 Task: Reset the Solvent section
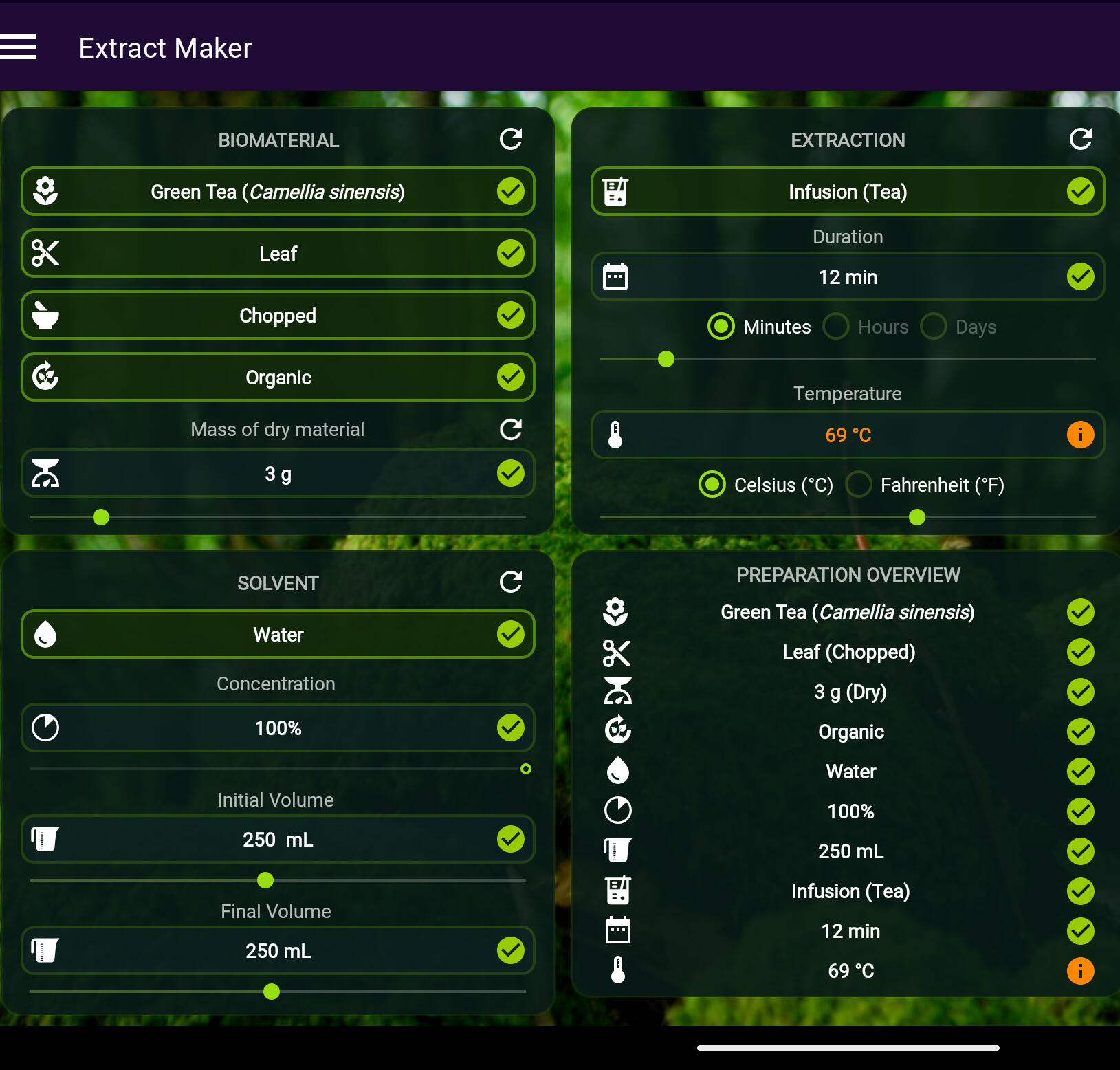point(510,582)
